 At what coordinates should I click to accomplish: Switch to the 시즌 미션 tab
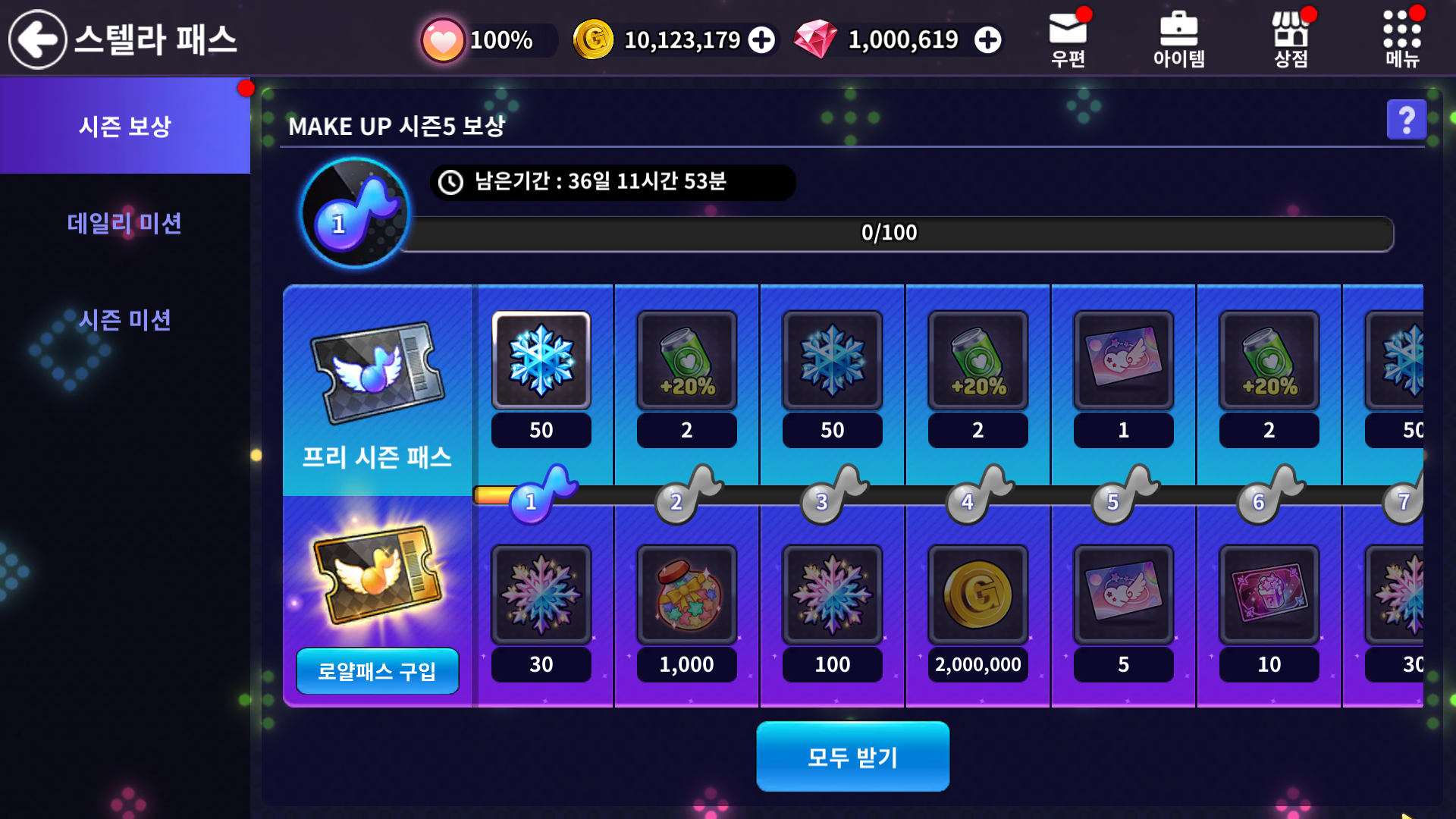(125, 320)
